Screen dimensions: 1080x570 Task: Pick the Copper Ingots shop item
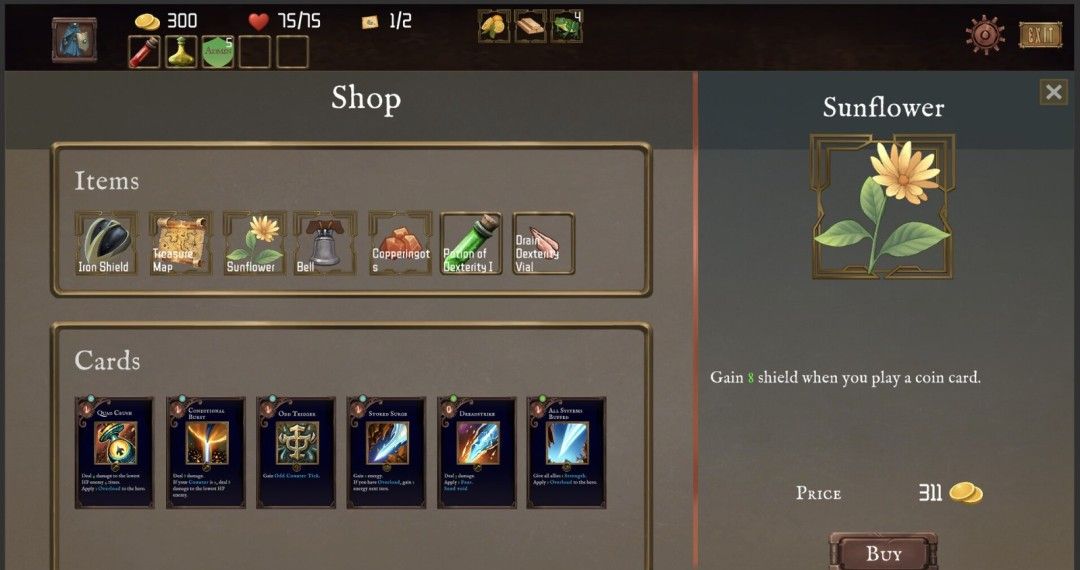pyautogui.click(x=400, y=243)
